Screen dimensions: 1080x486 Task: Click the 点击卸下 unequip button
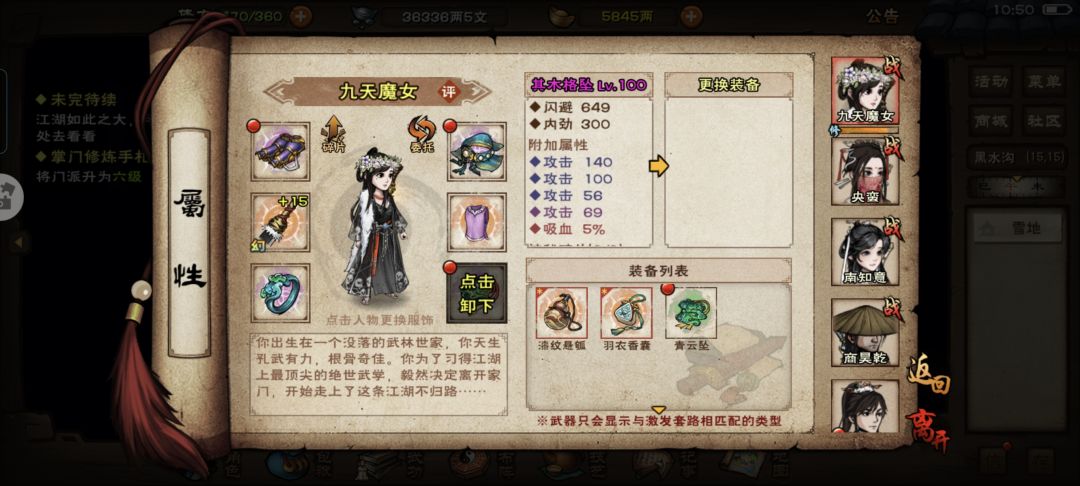click(x=476, y=293)
